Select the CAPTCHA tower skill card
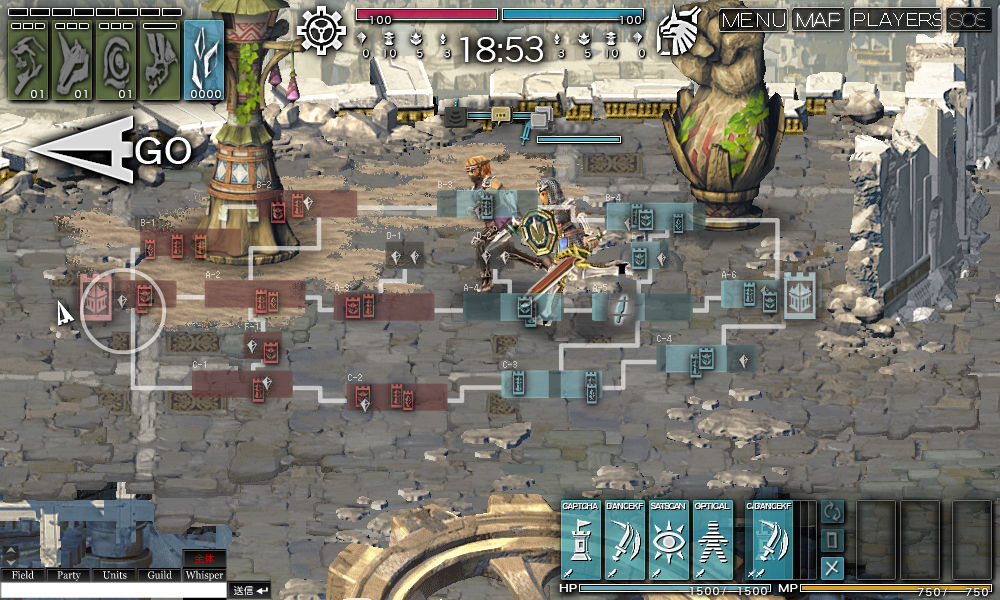The width and height of the screenshot is (1000, 600). pyautogui.click(x=580, y=540)
